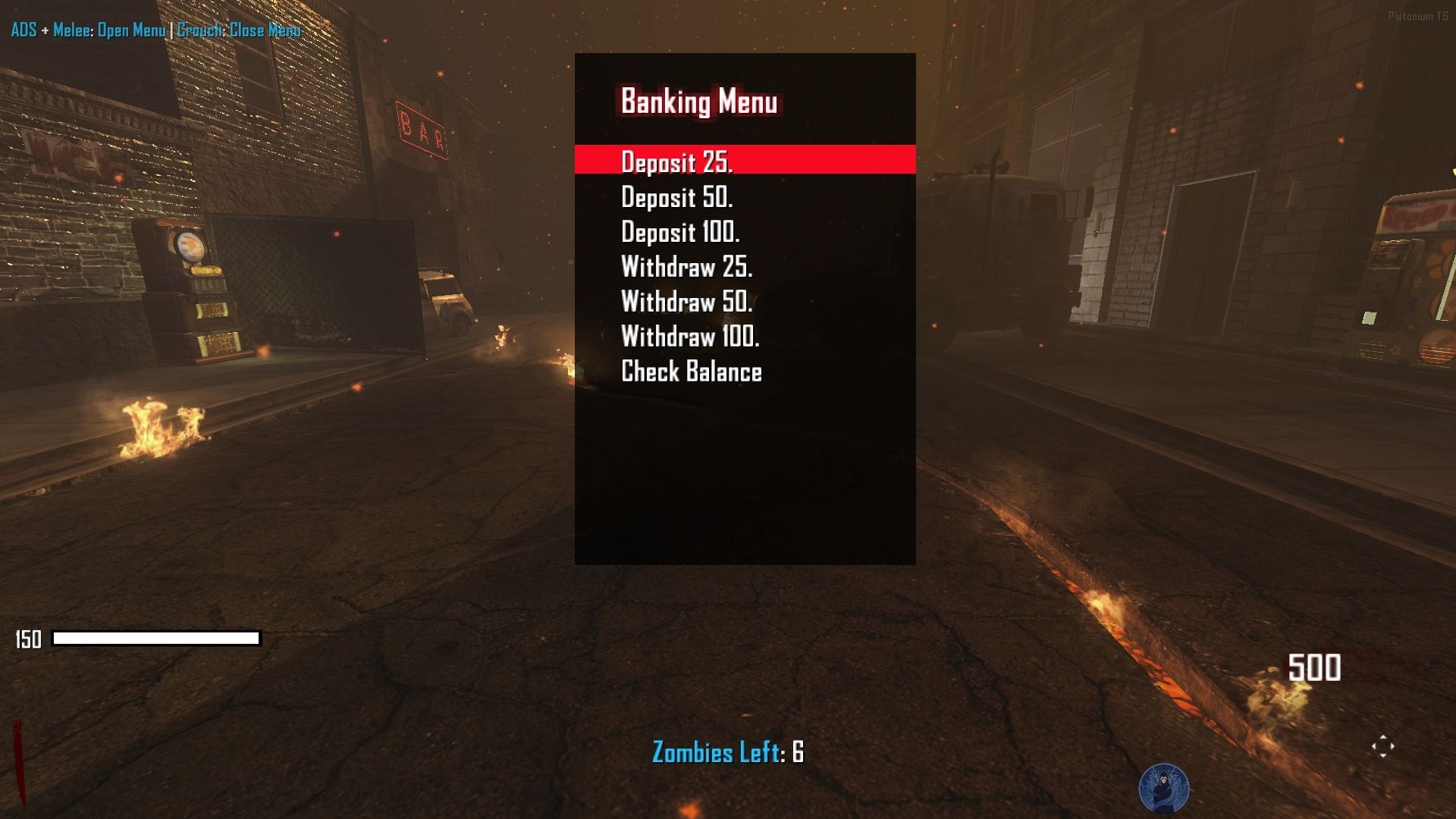Choose Deposit 50 in Banking Menu
The height and width of the screenshot is (819, 1456).
(x=676, y=197)
